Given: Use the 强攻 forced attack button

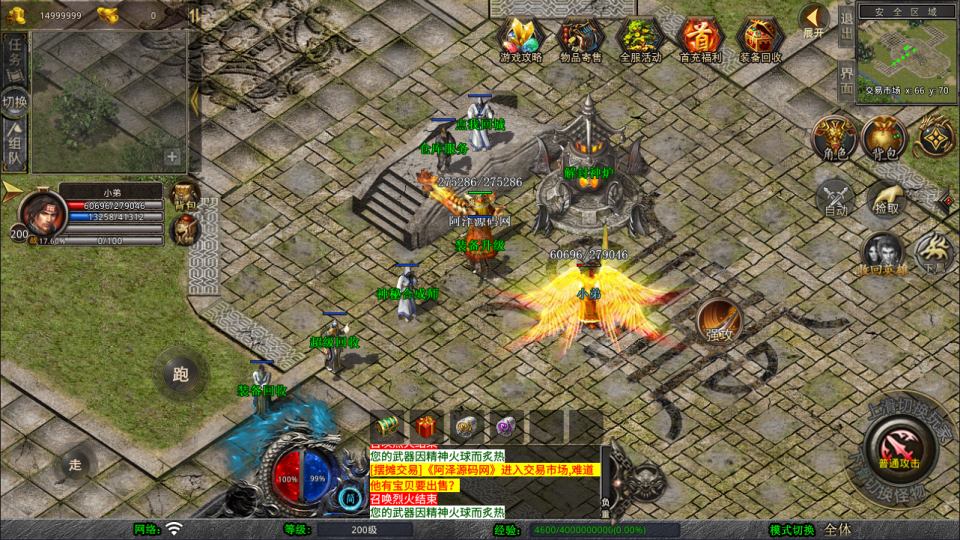Looking at the screenshot, I should (x=717, y=319).
